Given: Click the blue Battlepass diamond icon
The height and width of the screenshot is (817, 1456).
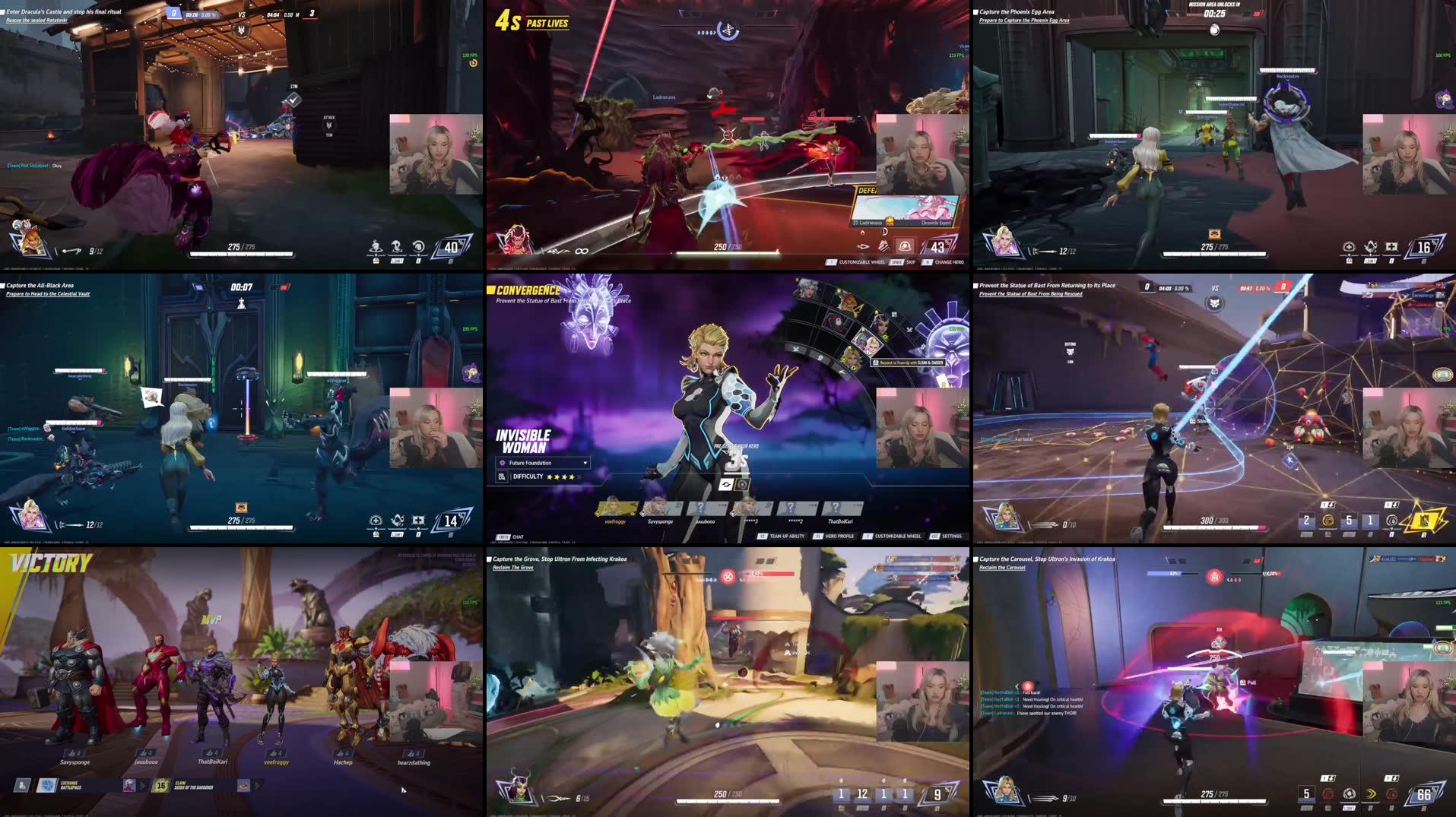Looking at the screenshot, I should click(47, 785).
